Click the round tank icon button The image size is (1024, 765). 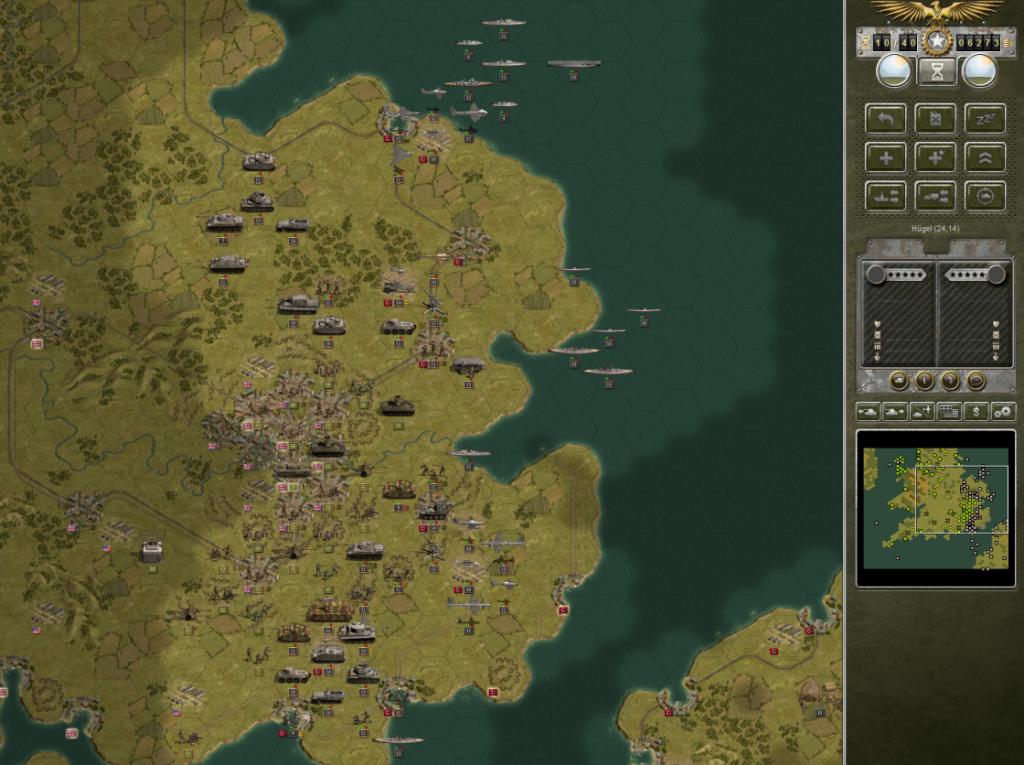[898, 380]
